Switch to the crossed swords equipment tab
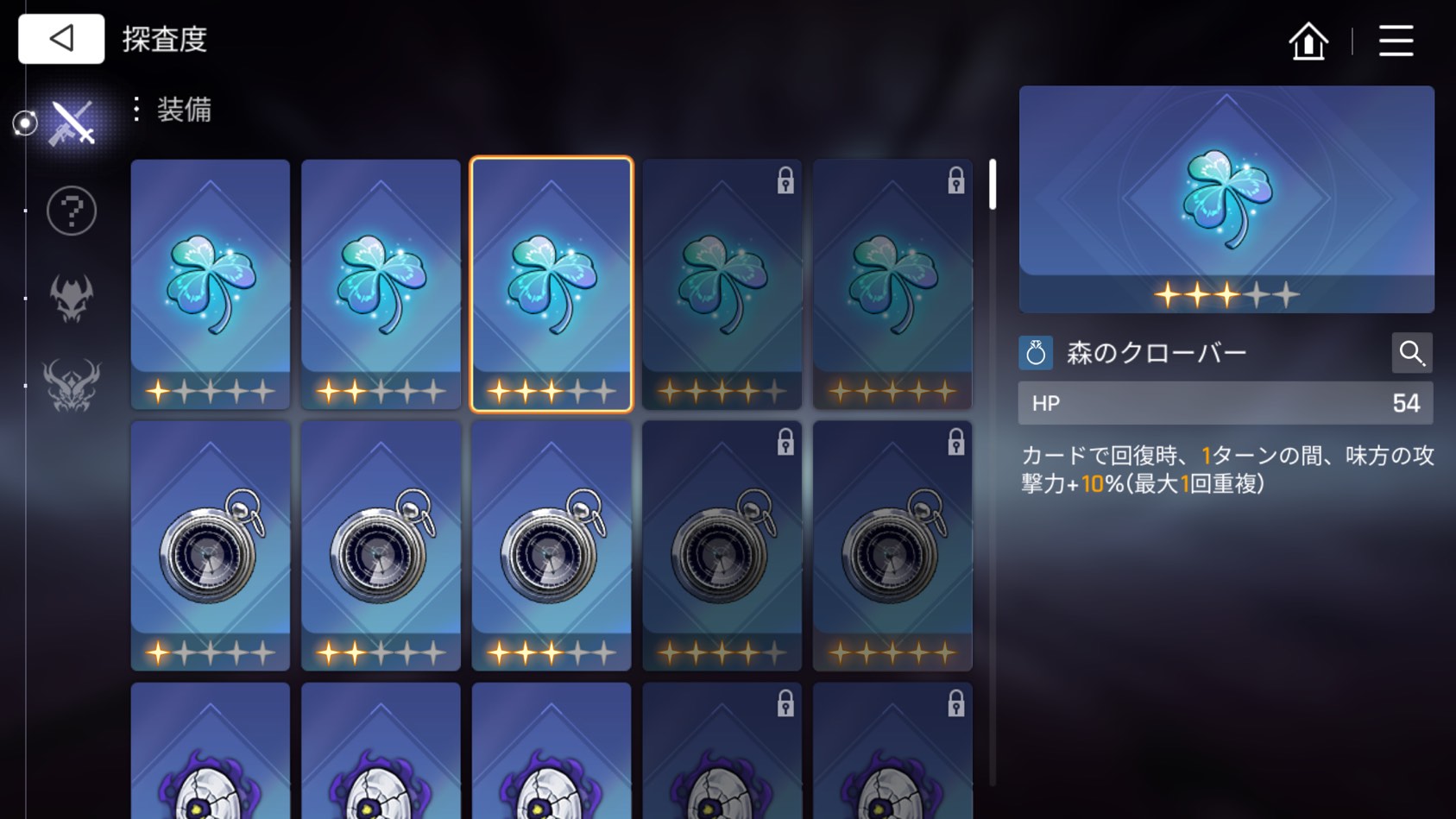The height and width of the screenshot is (819, 1456). (71, 123)
